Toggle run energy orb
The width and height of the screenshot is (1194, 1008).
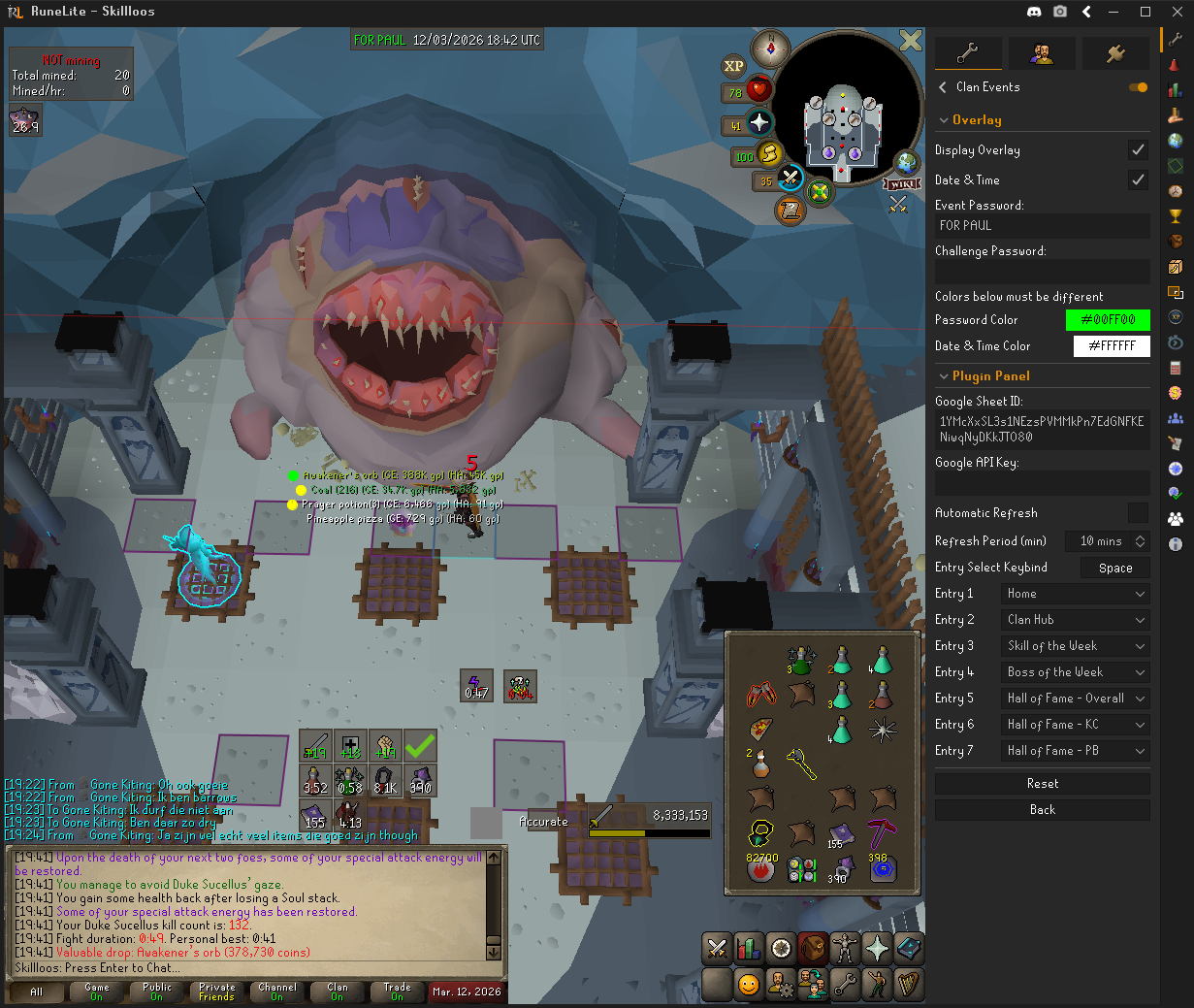coord(768,154)
